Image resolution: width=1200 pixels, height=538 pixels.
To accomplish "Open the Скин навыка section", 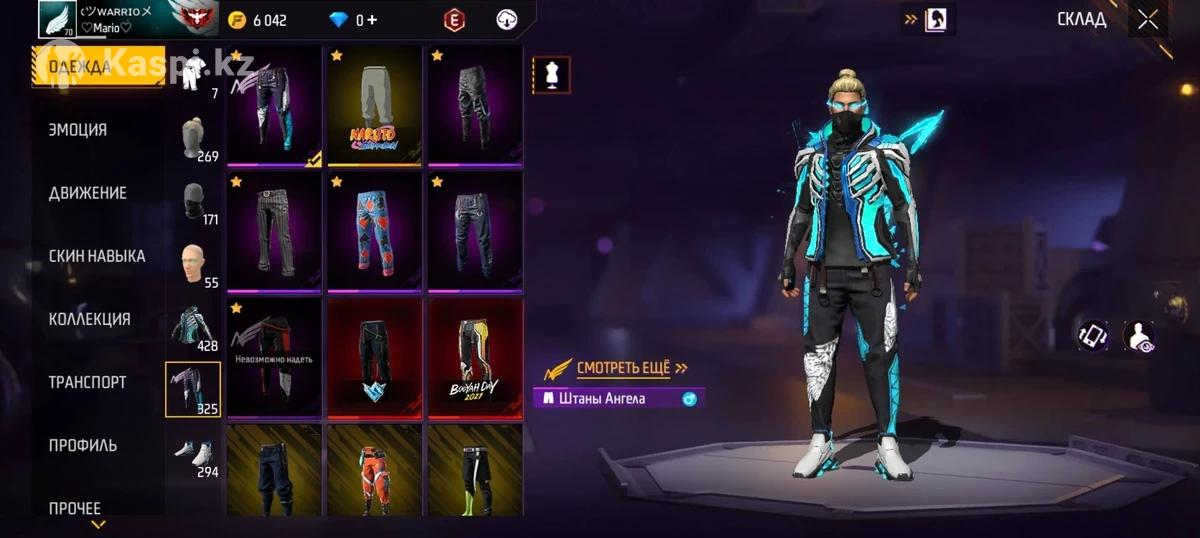I will tap(97, 256).
